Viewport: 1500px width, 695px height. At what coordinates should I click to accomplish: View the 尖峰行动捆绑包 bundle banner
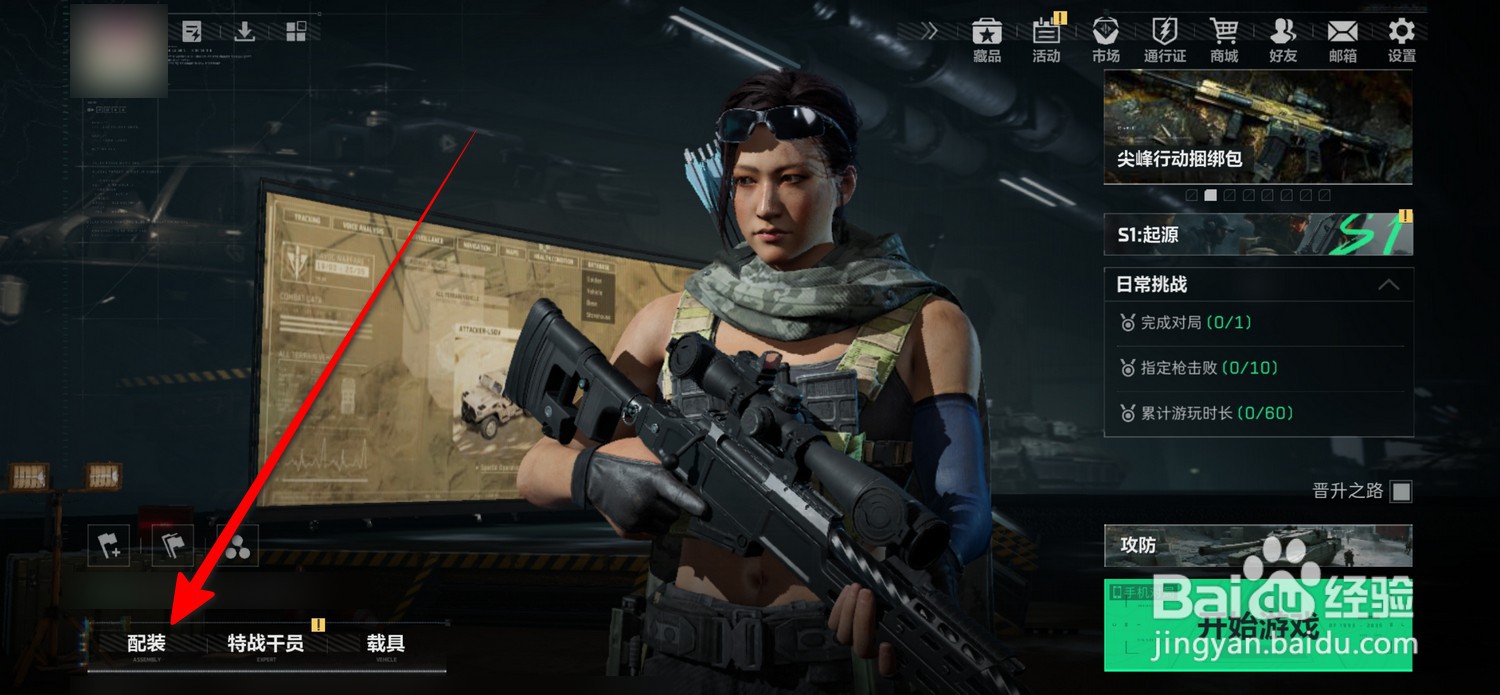coord(1257,127)
